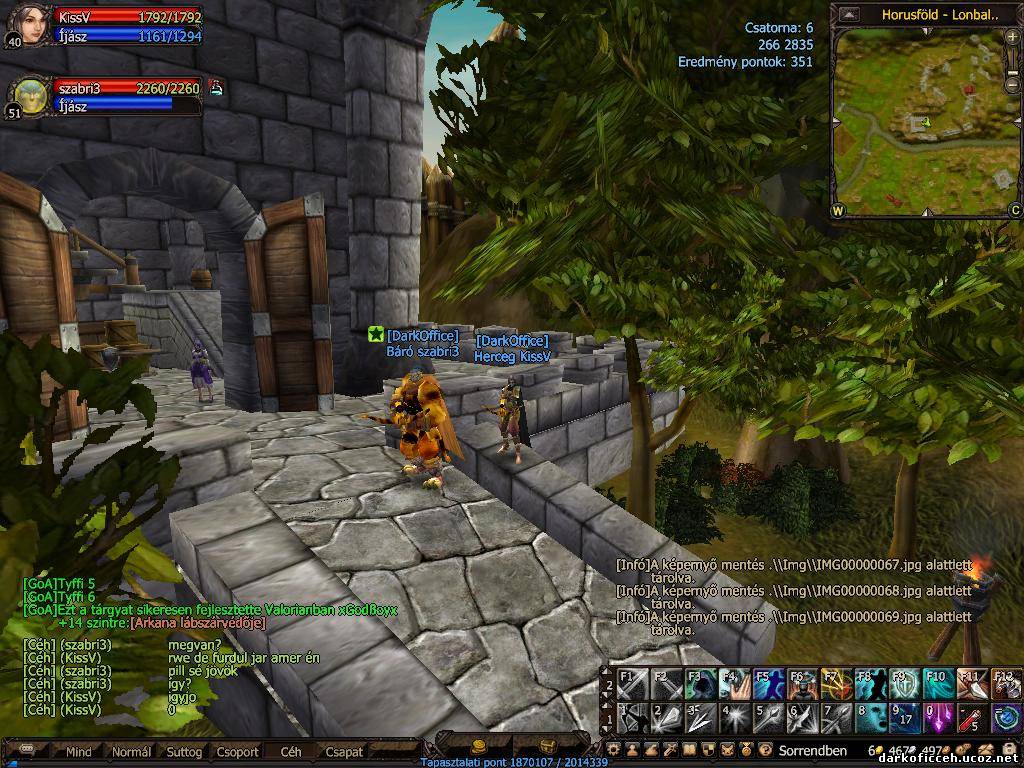
Task: Click the C button on the minimap
Action: (1014, 210)
